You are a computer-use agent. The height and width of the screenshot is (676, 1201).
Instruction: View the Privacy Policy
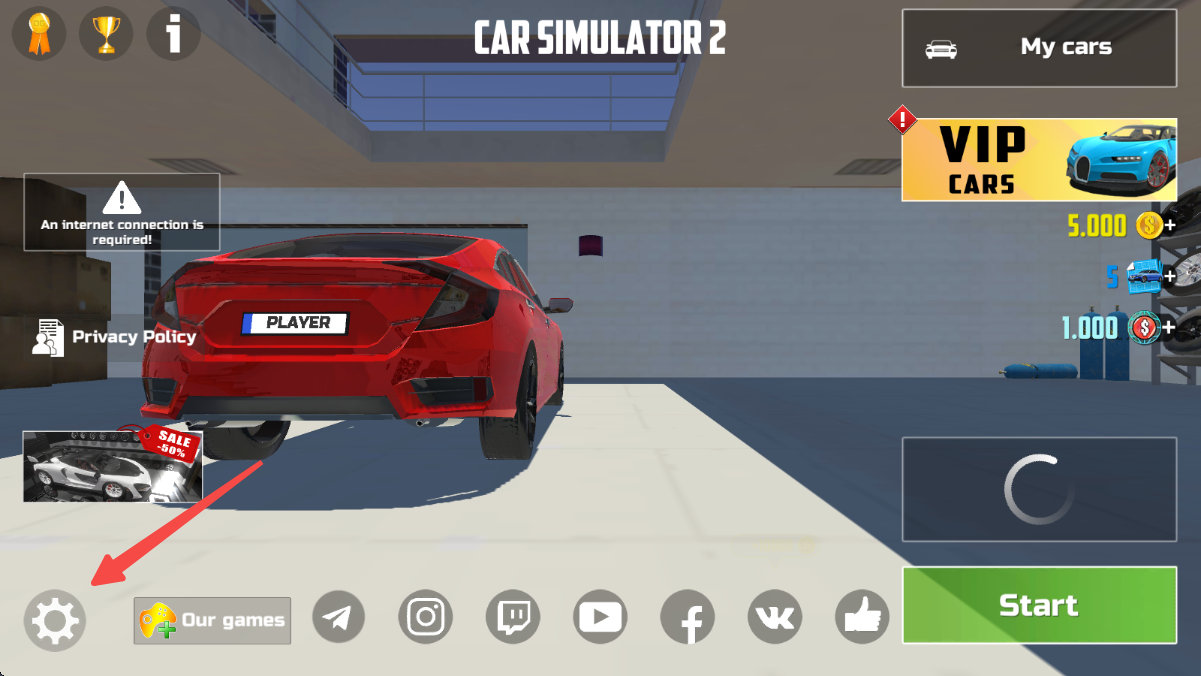tap(115, 337)
